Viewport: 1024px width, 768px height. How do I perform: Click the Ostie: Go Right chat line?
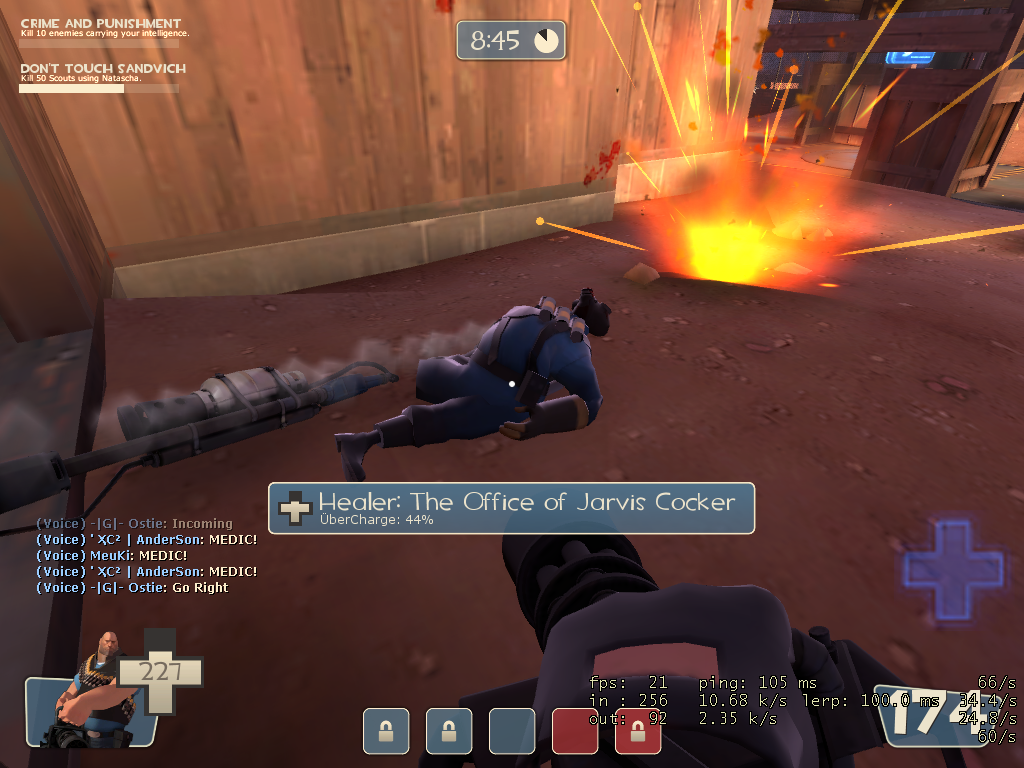(132, 588)
